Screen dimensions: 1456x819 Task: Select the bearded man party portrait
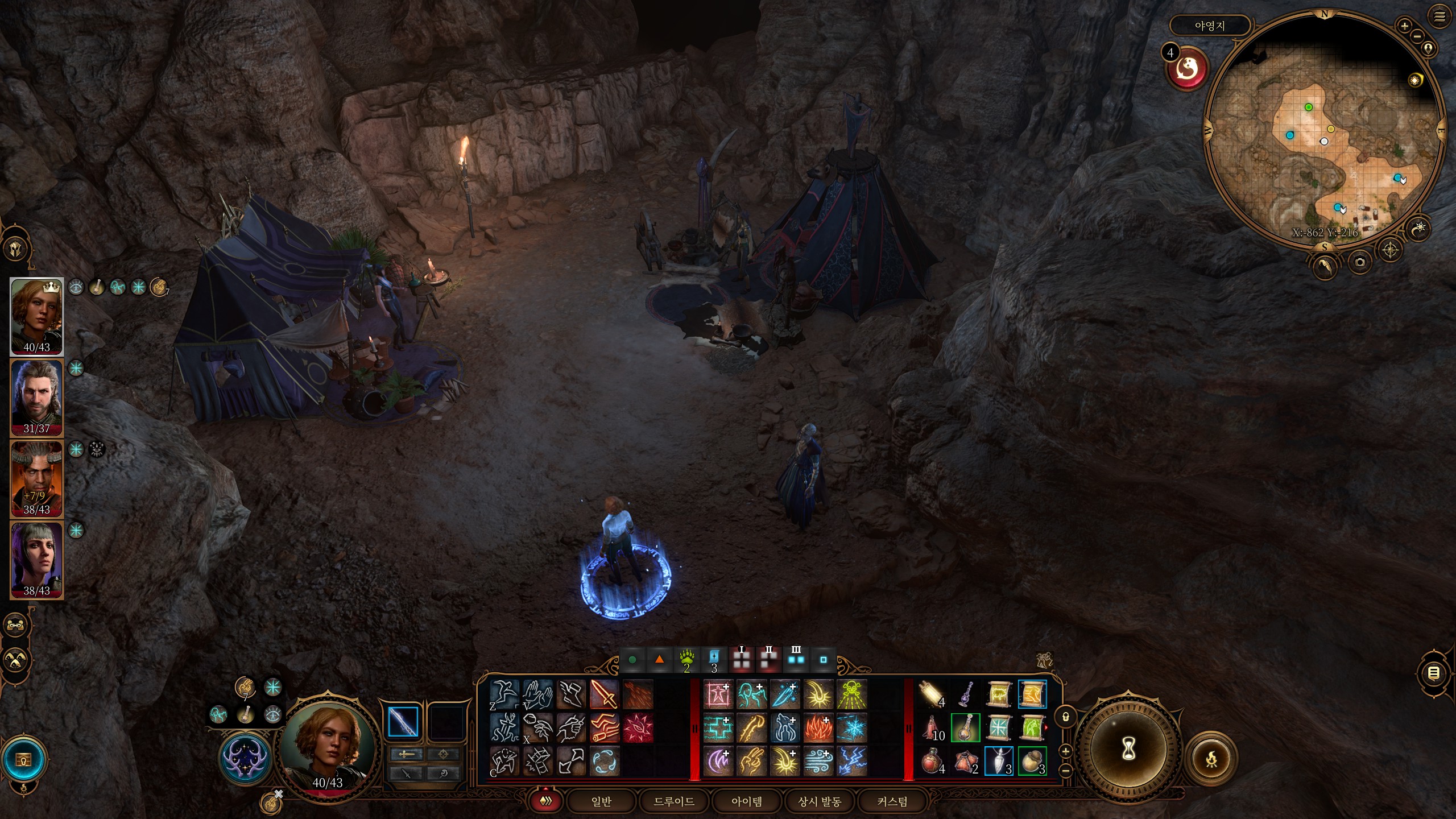click(36, 397)
